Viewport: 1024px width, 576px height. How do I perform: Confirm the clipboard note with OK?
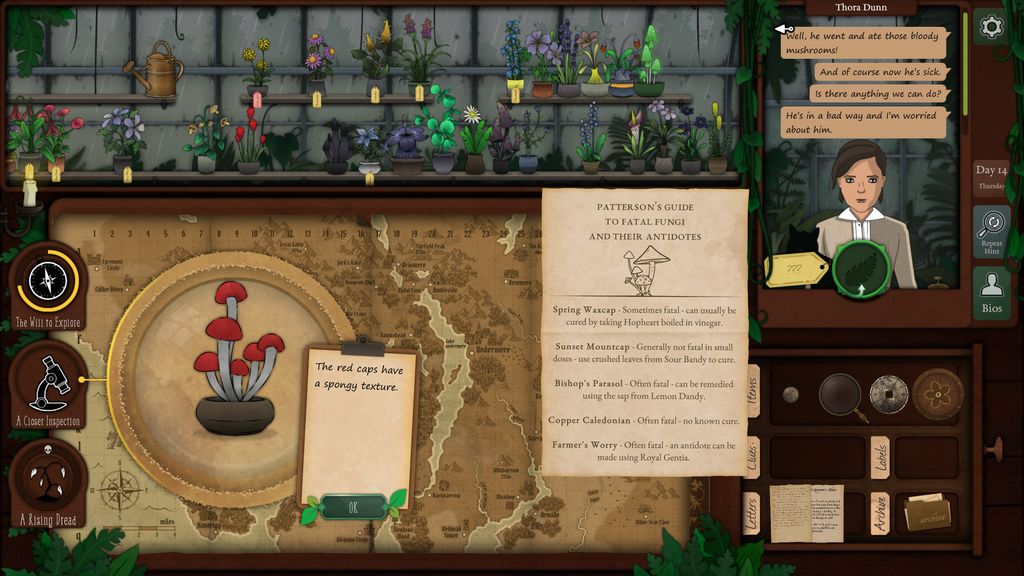click(353, 507)
